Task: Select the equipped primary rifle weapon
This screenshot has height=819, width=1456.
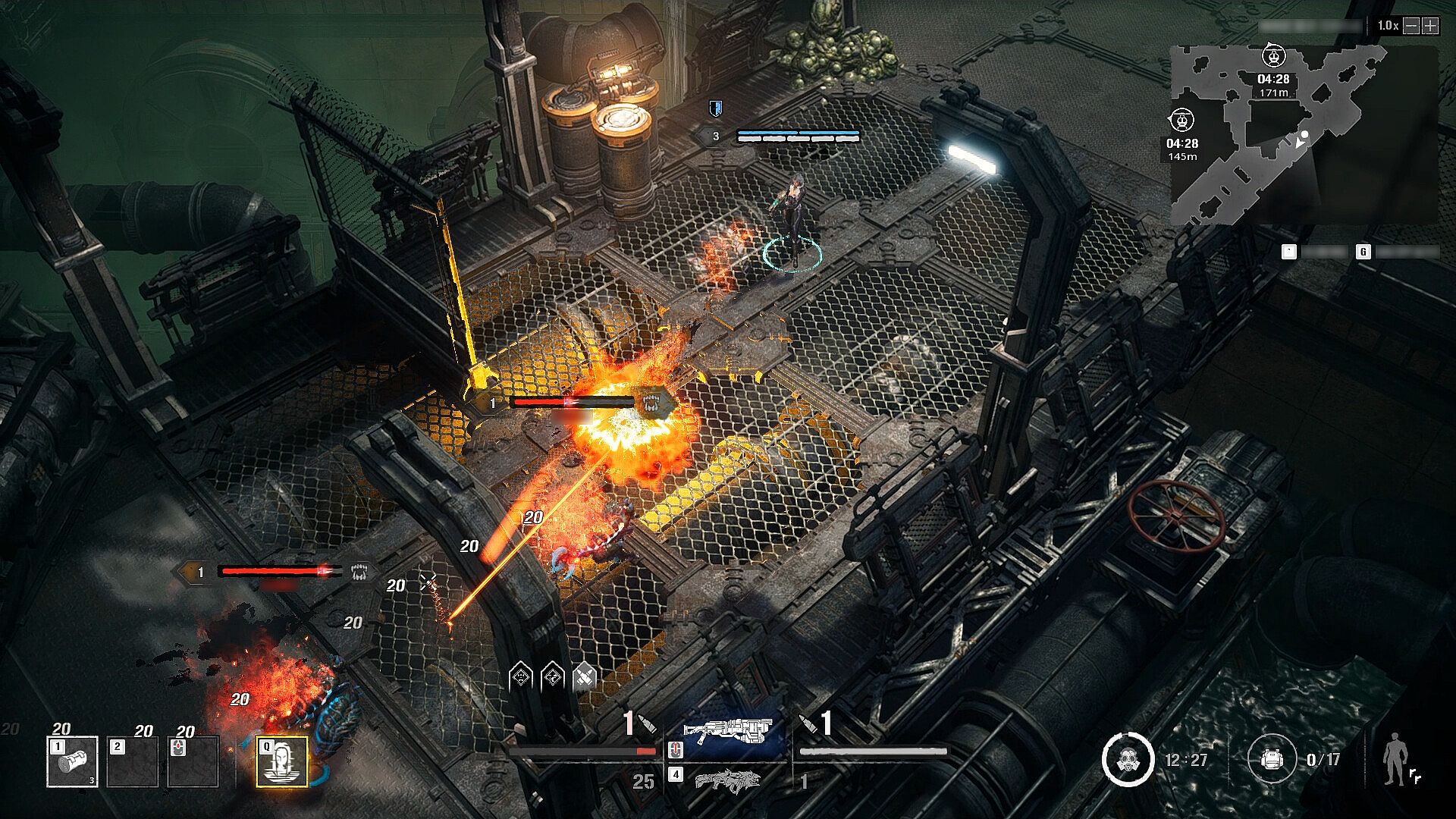Action: (727, 733)
